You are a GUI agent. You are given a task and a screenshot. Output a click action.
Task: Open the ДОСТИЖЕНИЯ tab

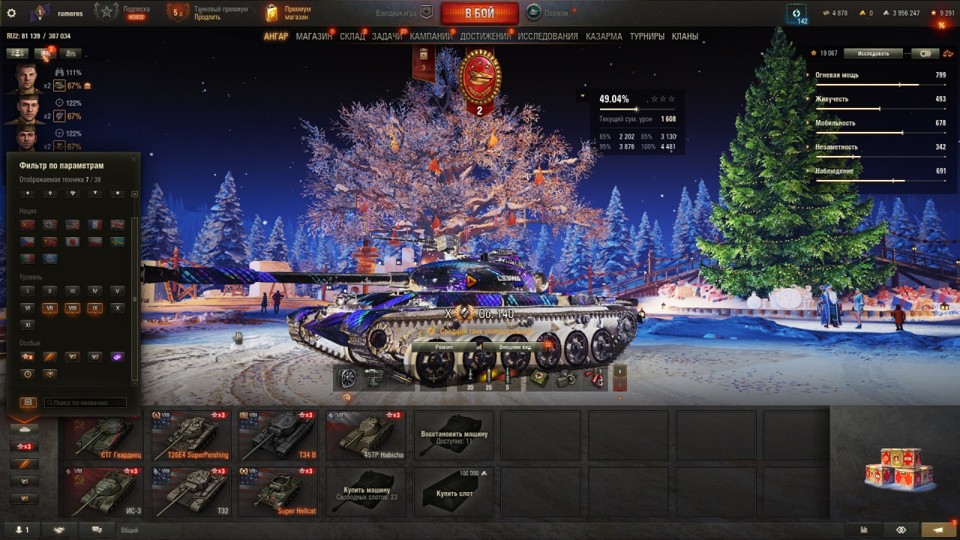click(x=484, y=37)
